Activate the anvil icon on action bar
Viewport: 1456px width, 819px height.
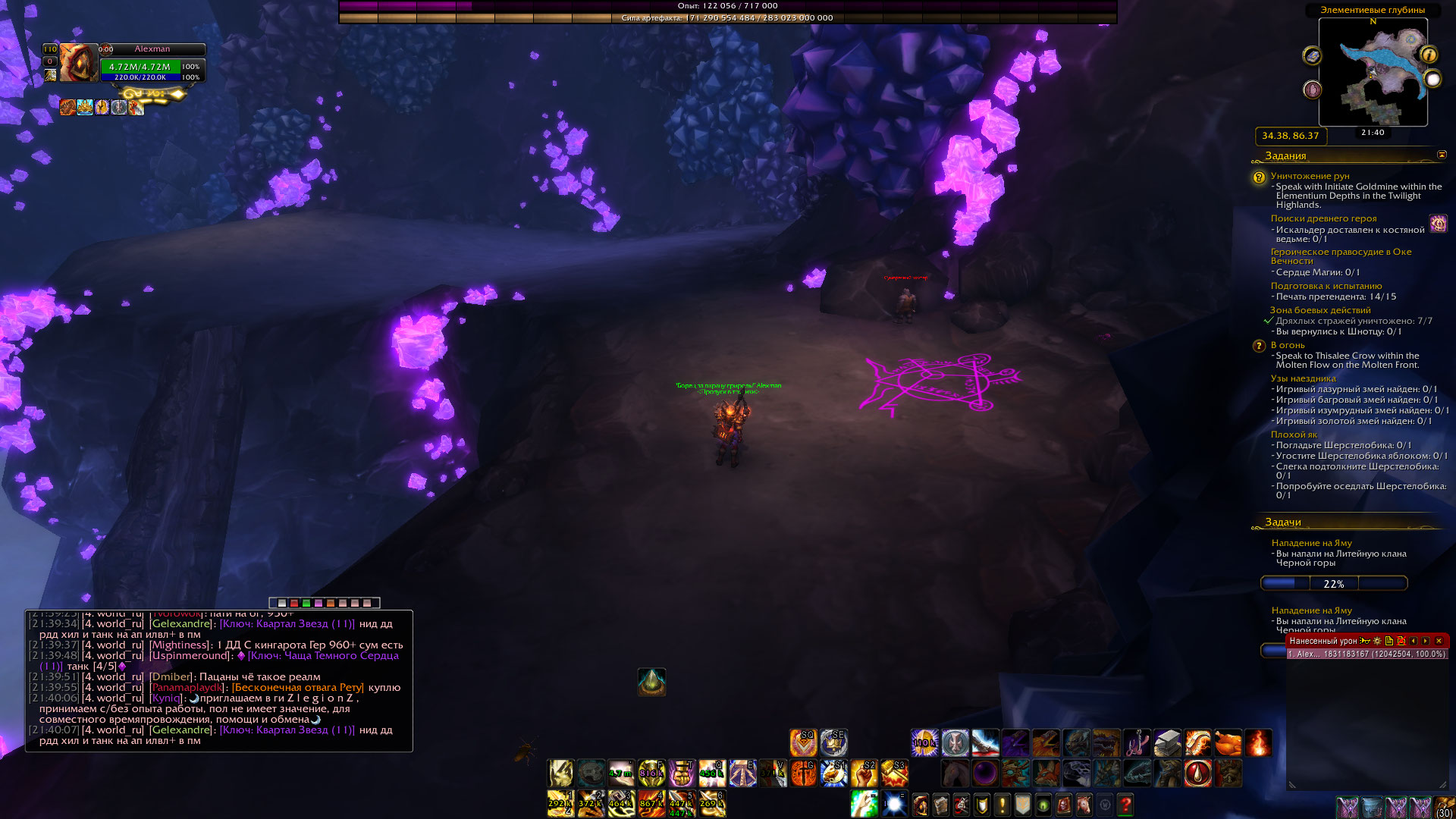[1167, 743]
